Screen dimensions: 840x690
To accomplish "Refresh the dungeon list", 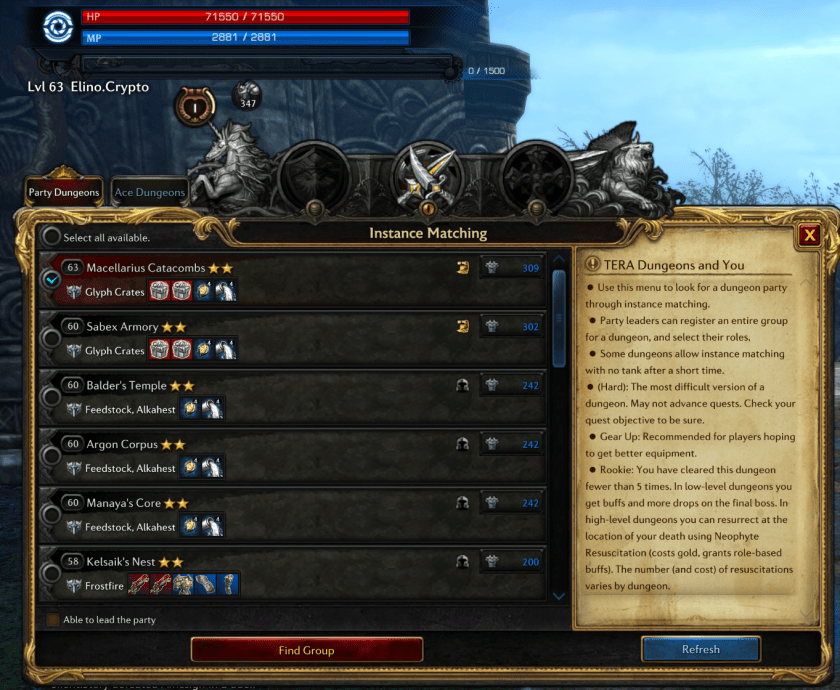I will [x=700, y=649].
